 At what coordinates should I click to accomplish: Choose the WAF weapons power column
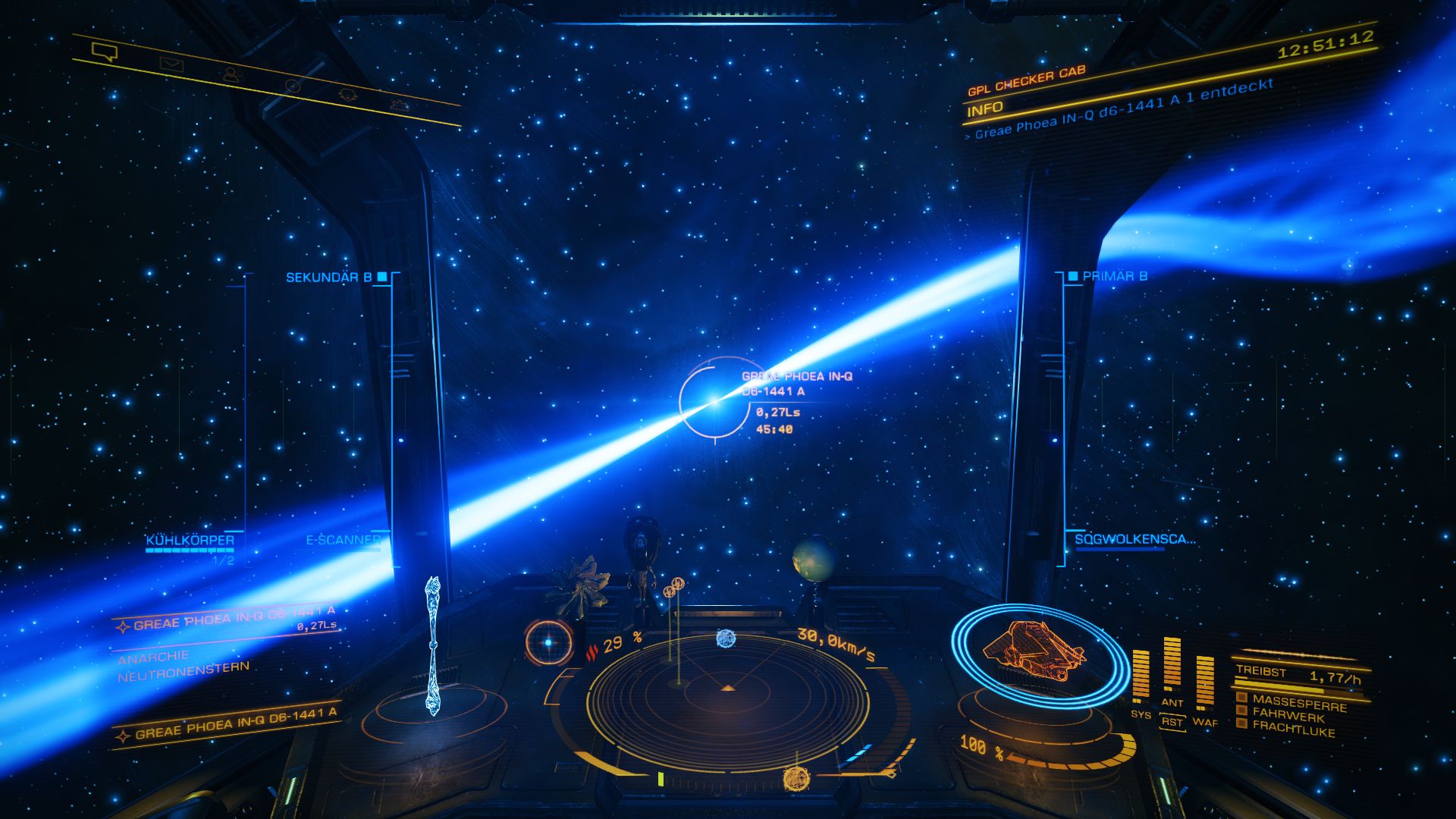(x=1205, y=684)
